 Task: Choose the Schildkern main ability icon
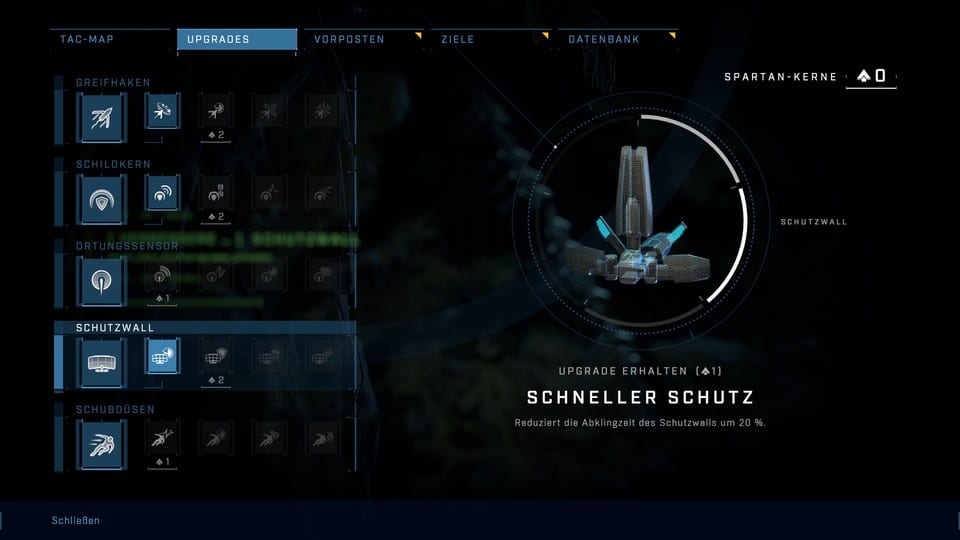point(104,196)
